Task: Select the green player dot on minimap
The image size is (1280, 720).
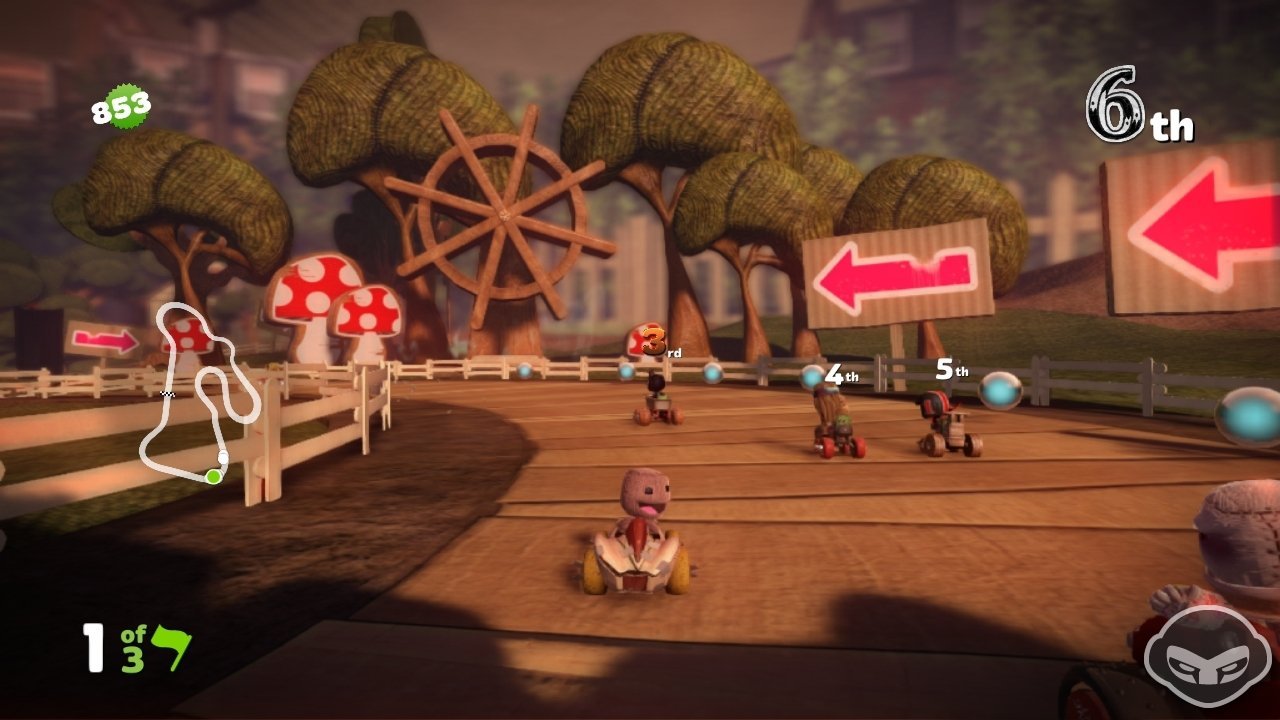Action: point(213,477)
